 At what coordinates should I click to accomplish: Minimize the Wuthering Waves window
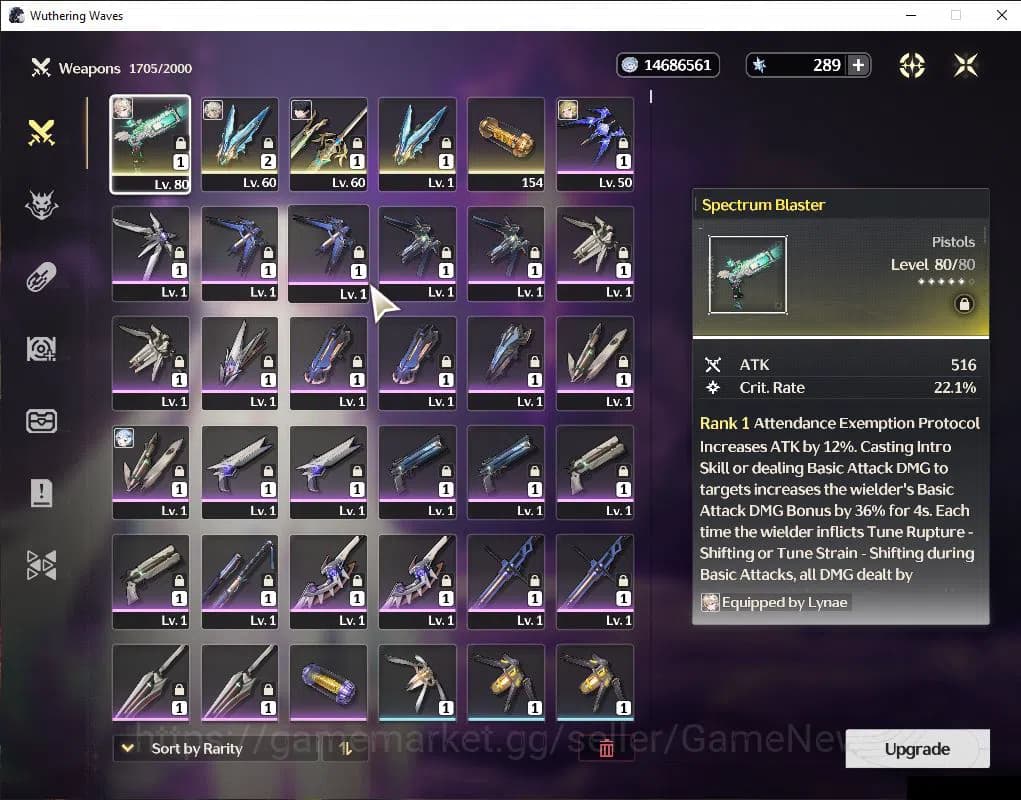click(x=910, y=15)
